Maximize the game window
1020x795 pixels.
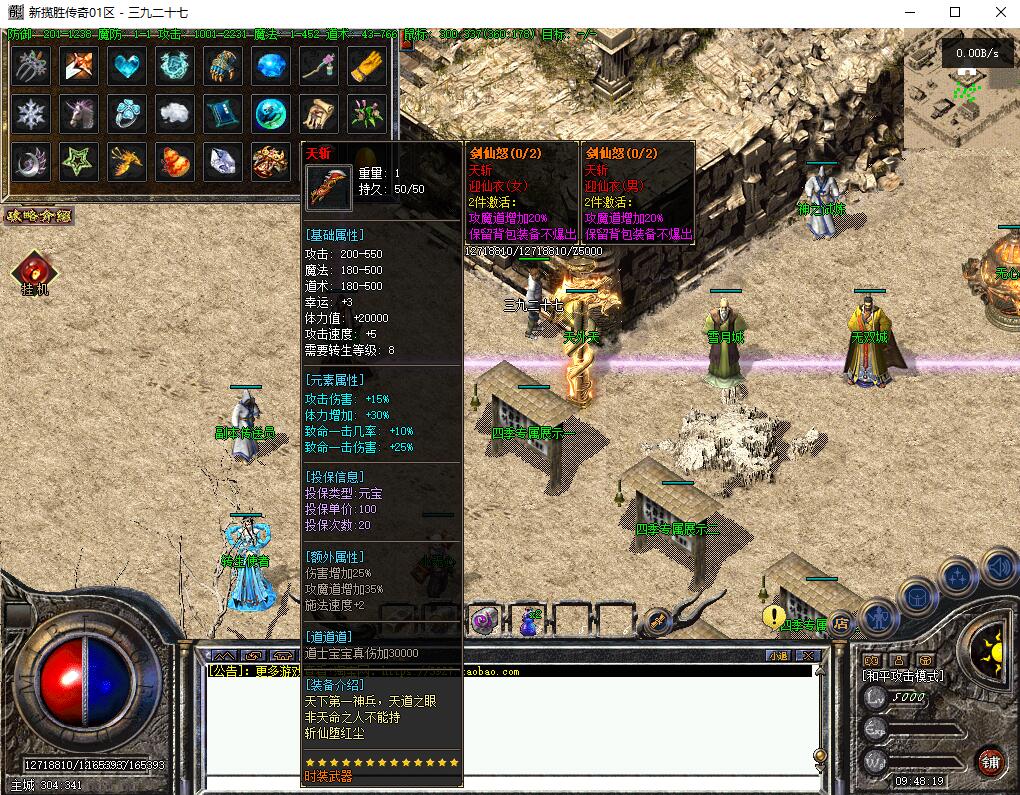click(954, 12)
